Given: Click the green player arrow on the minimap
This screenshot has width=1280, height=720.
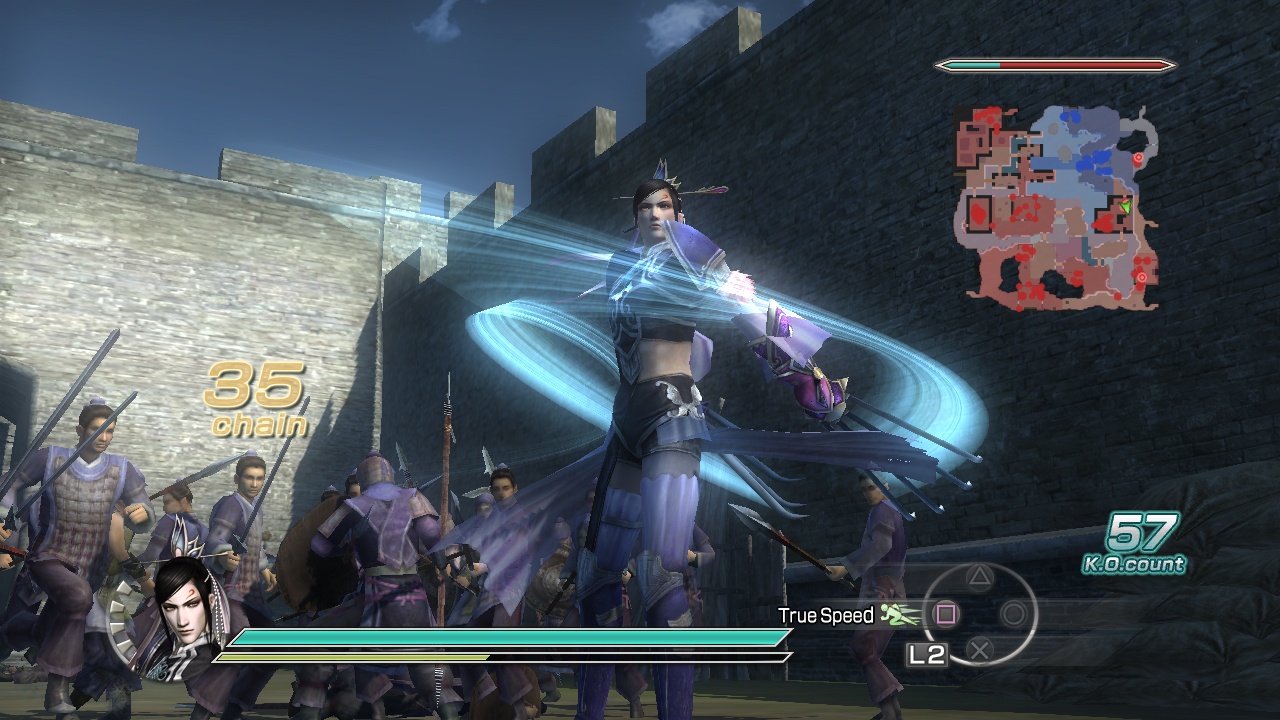Looking at the screenshot, I should (x=1125, y=207).
